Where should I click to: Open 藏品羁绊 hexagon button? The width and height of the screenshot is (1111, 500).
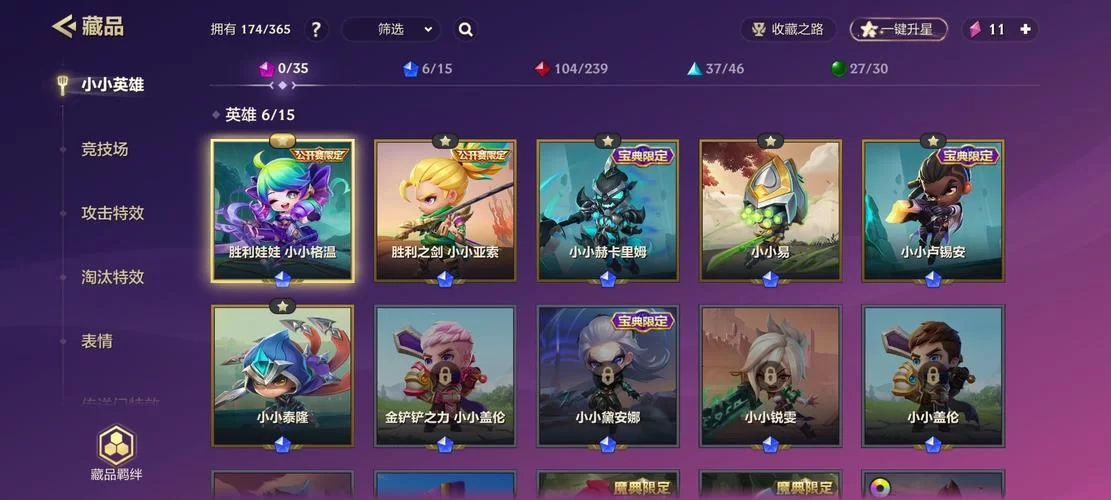[x=116, y=452]
